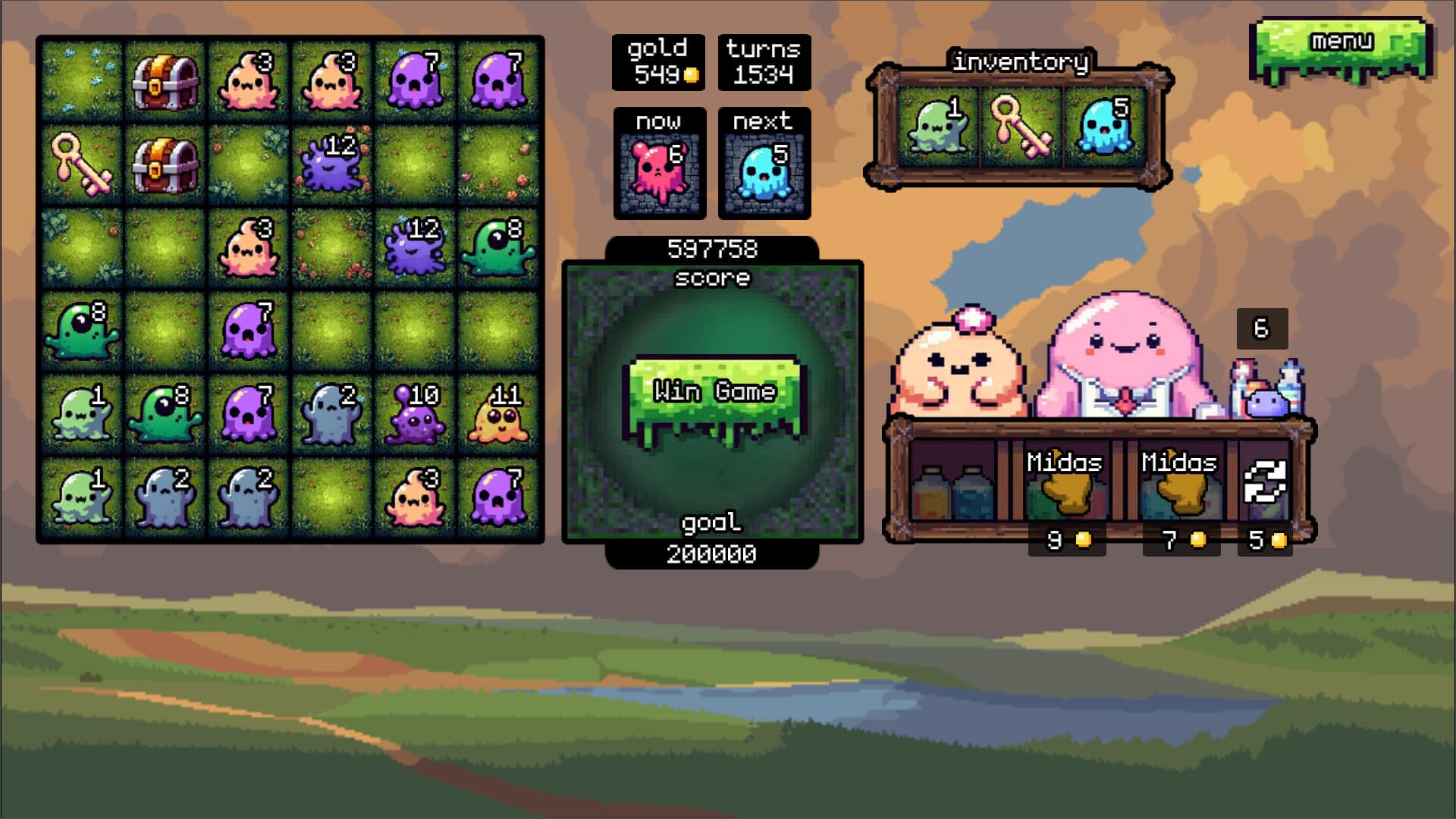Image resolution: width=1456 pixels, height=819 pixels.
Task: Click the score display showing 597758
Action: point(711,246)
